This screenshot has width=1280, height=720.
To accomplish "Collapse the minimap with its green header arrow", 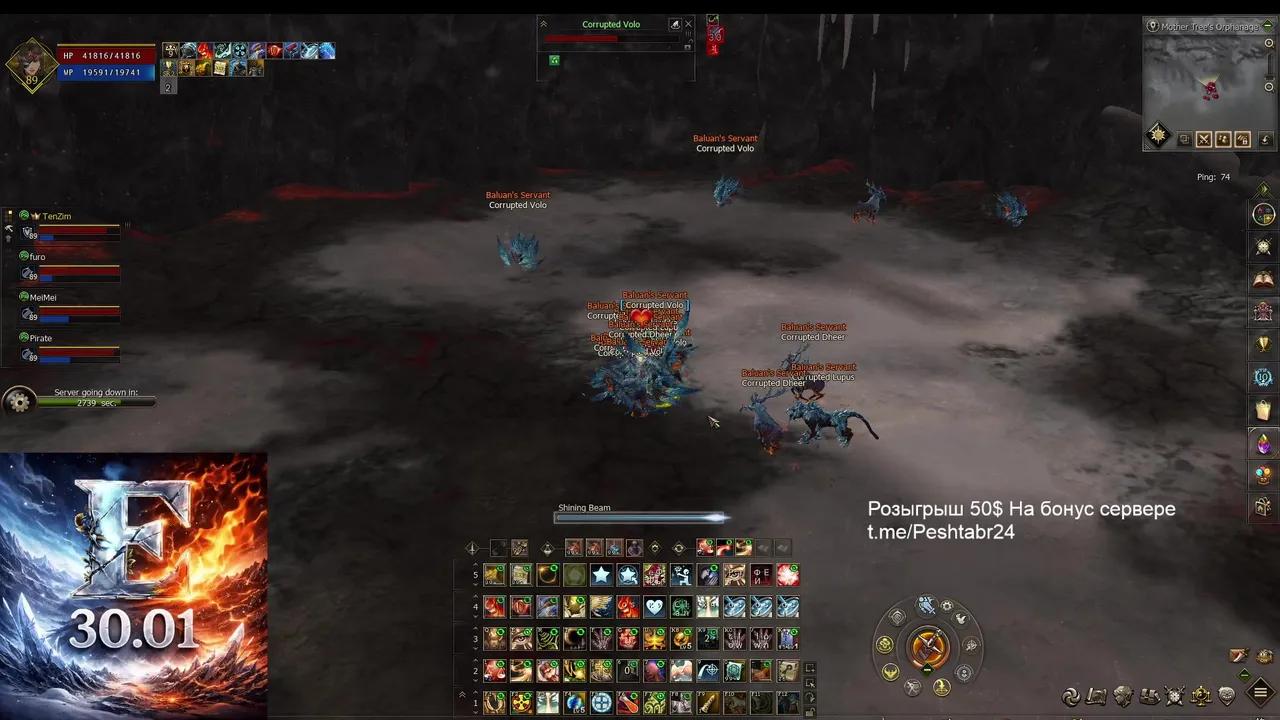I will [x=1267, y=26].
